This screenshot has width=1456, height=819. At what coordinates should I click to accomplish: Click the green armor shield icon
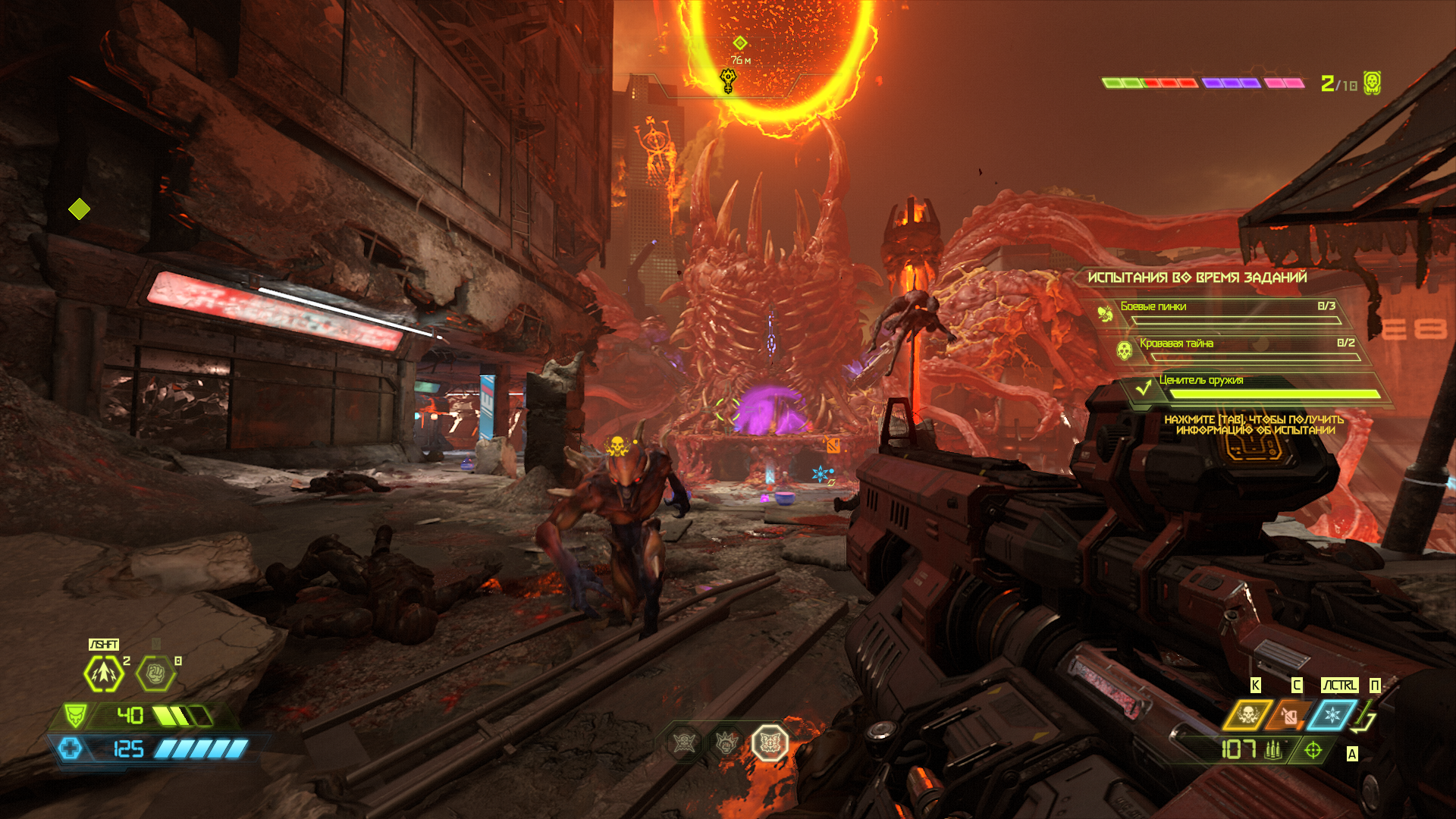coord(75,715)
